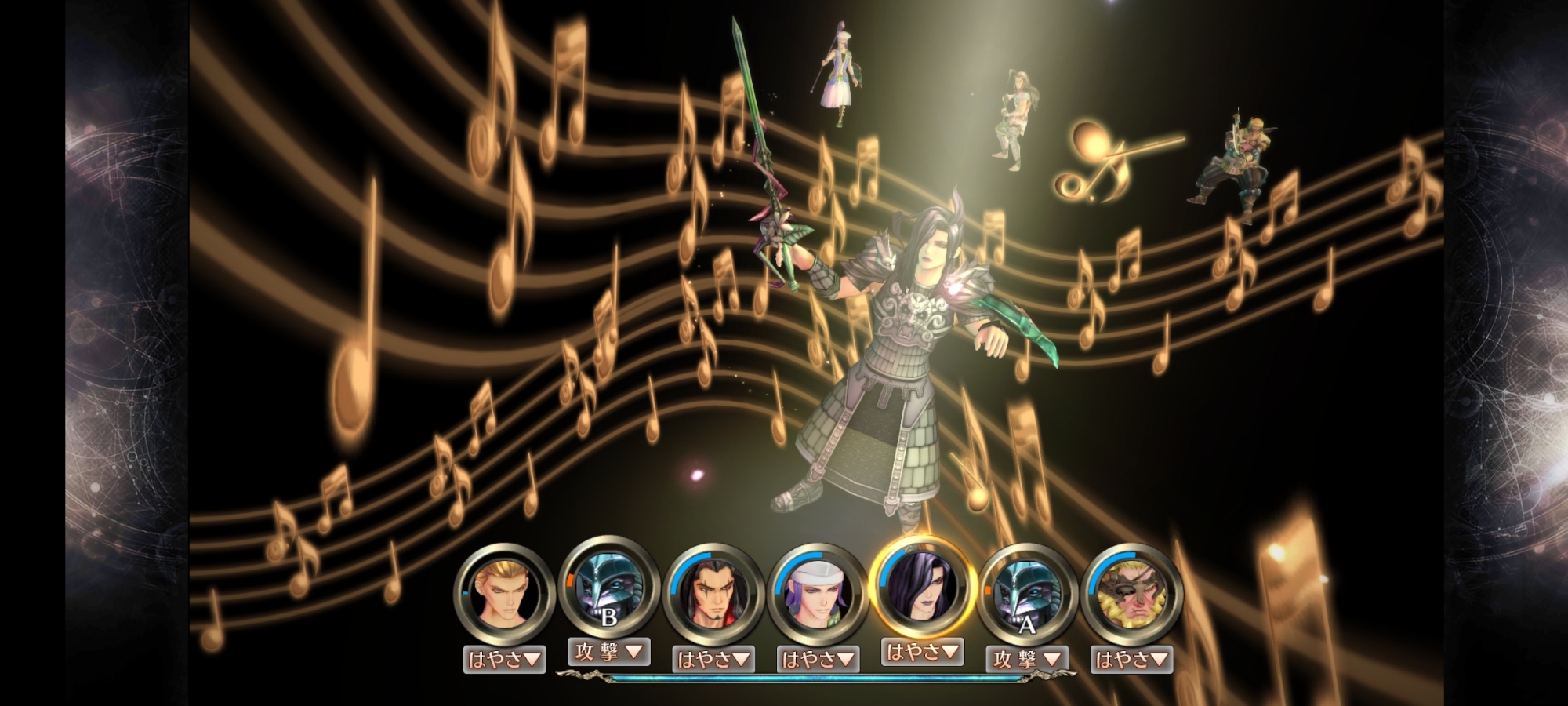
Task: Tap the helmeted enemy B portrait
Action: click(x=608, y=587)
